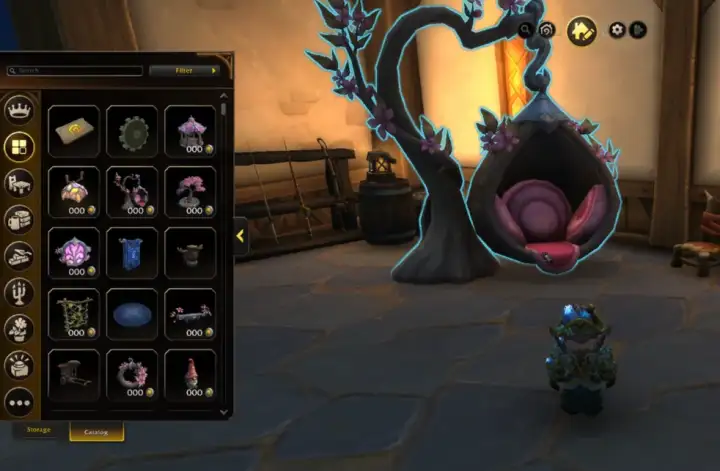The image size is (720, 471).
Task: Select the crown category icon
Action: click(19, 110)
